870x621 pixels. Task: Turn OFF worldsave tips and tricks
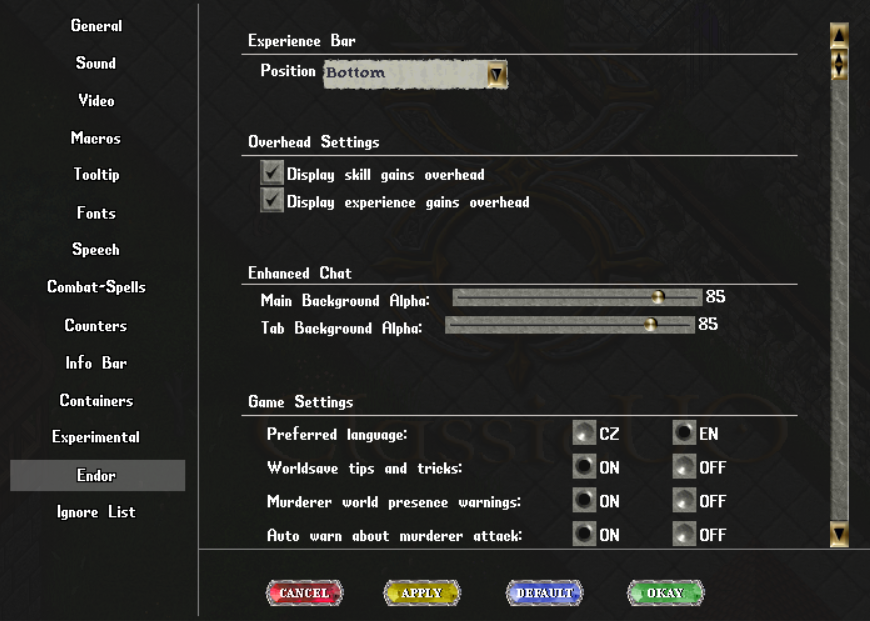[684, 467]
